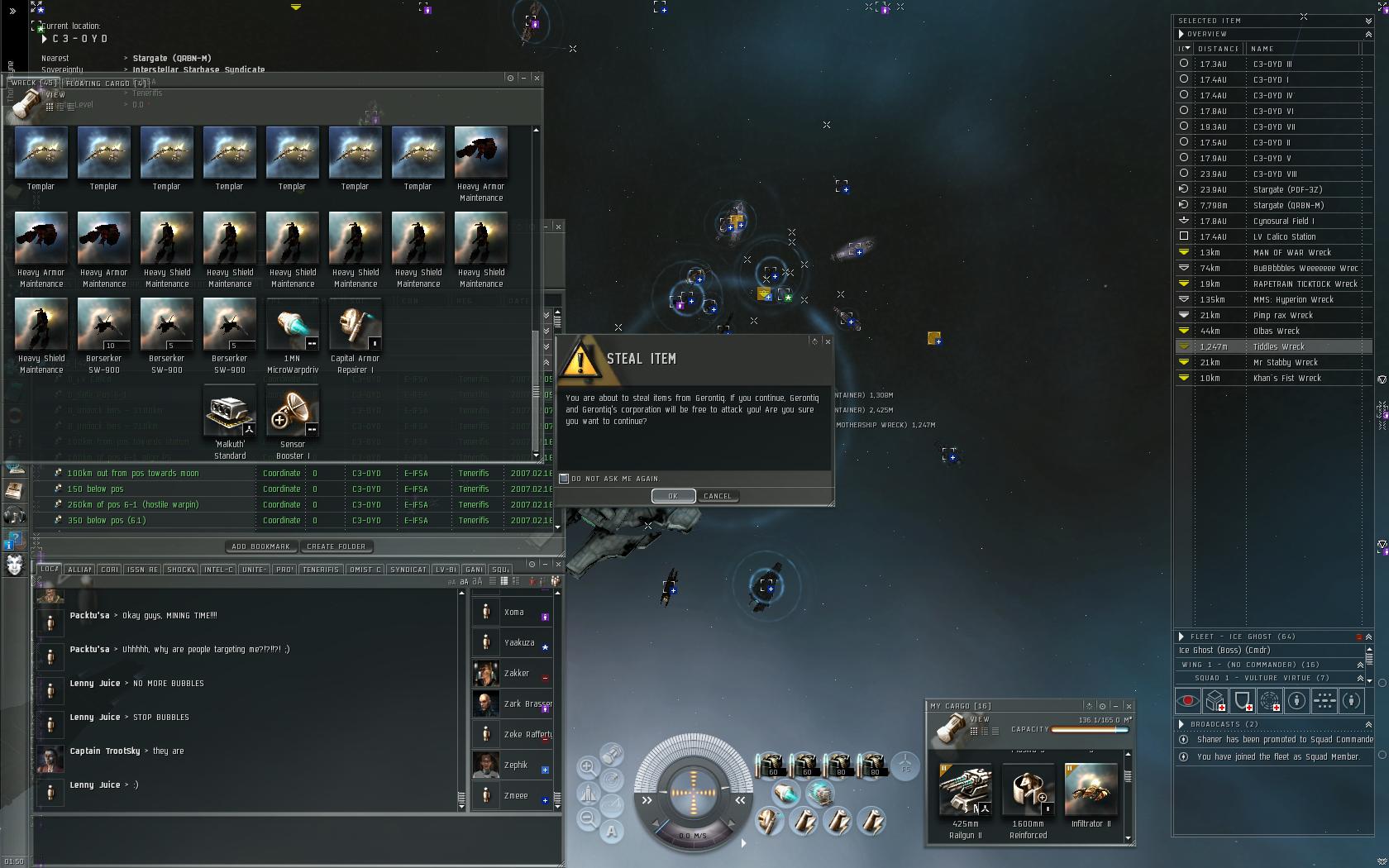The width and height of the screenshot is (1389, 868).
Task: Close the My Cargo window
Action: [x=1129, y=706]
